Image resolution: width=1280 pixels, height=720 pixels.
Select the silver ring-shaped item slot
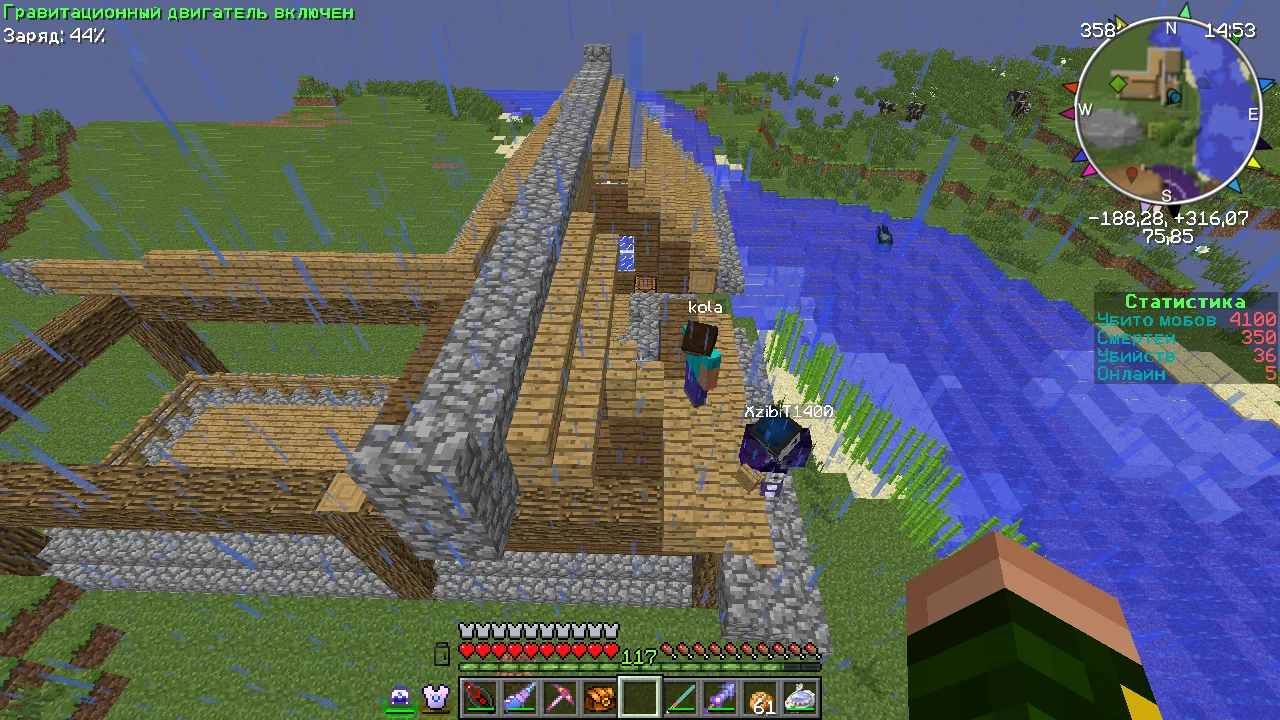(x=800, y=697)
